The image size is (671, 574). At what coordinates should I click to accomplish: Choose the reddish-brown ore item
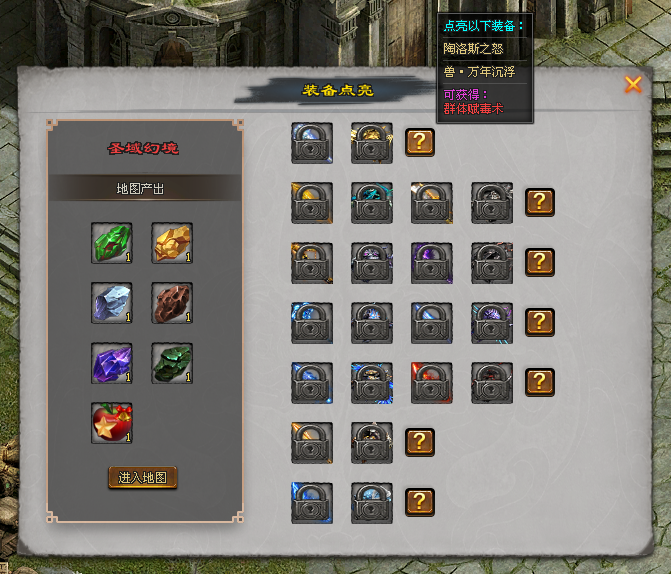coord(172,303)
